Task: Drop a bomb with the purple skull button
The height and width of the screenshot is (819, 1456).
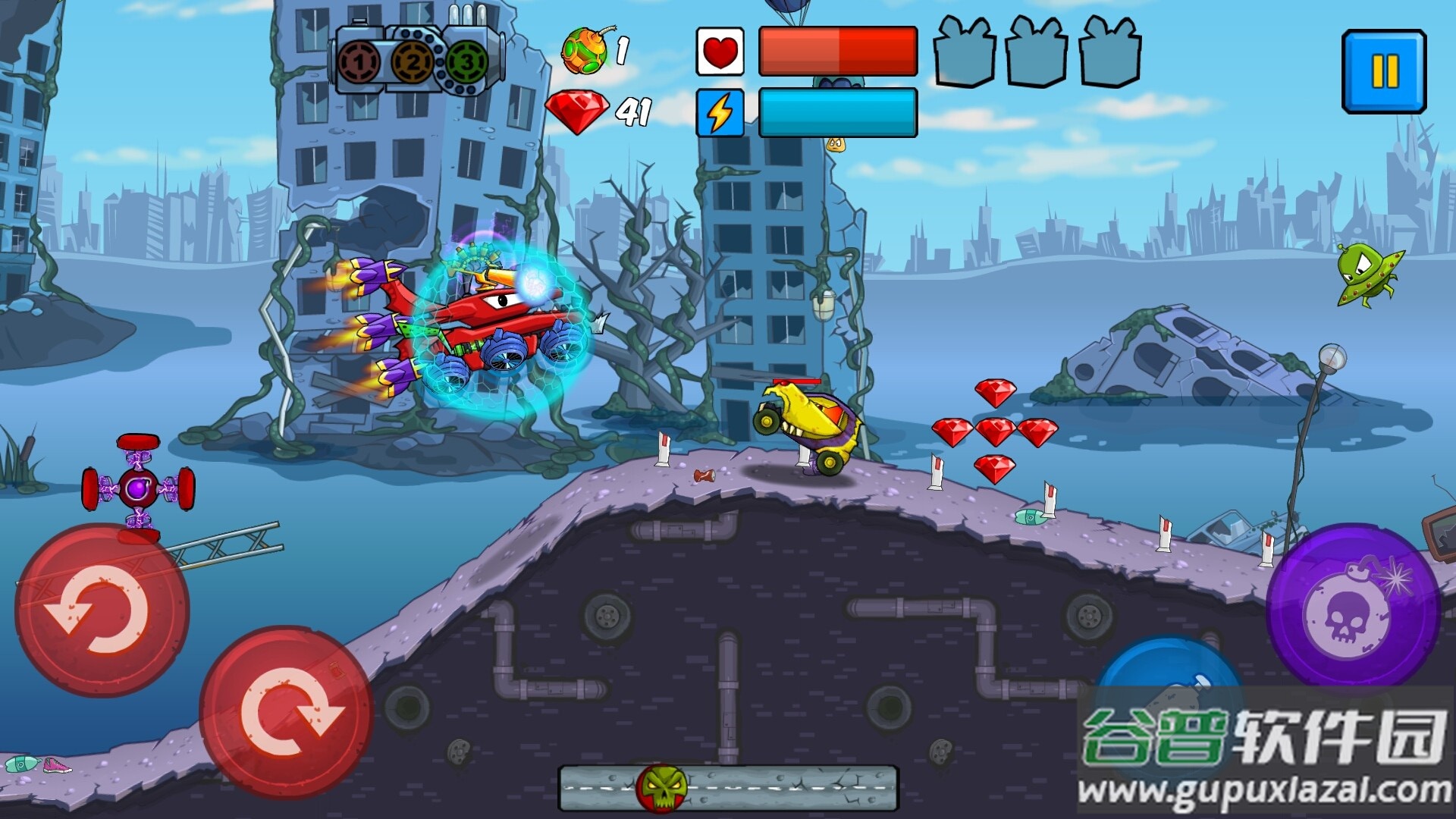Action: pyautogui.click(x=1354, y=609)
